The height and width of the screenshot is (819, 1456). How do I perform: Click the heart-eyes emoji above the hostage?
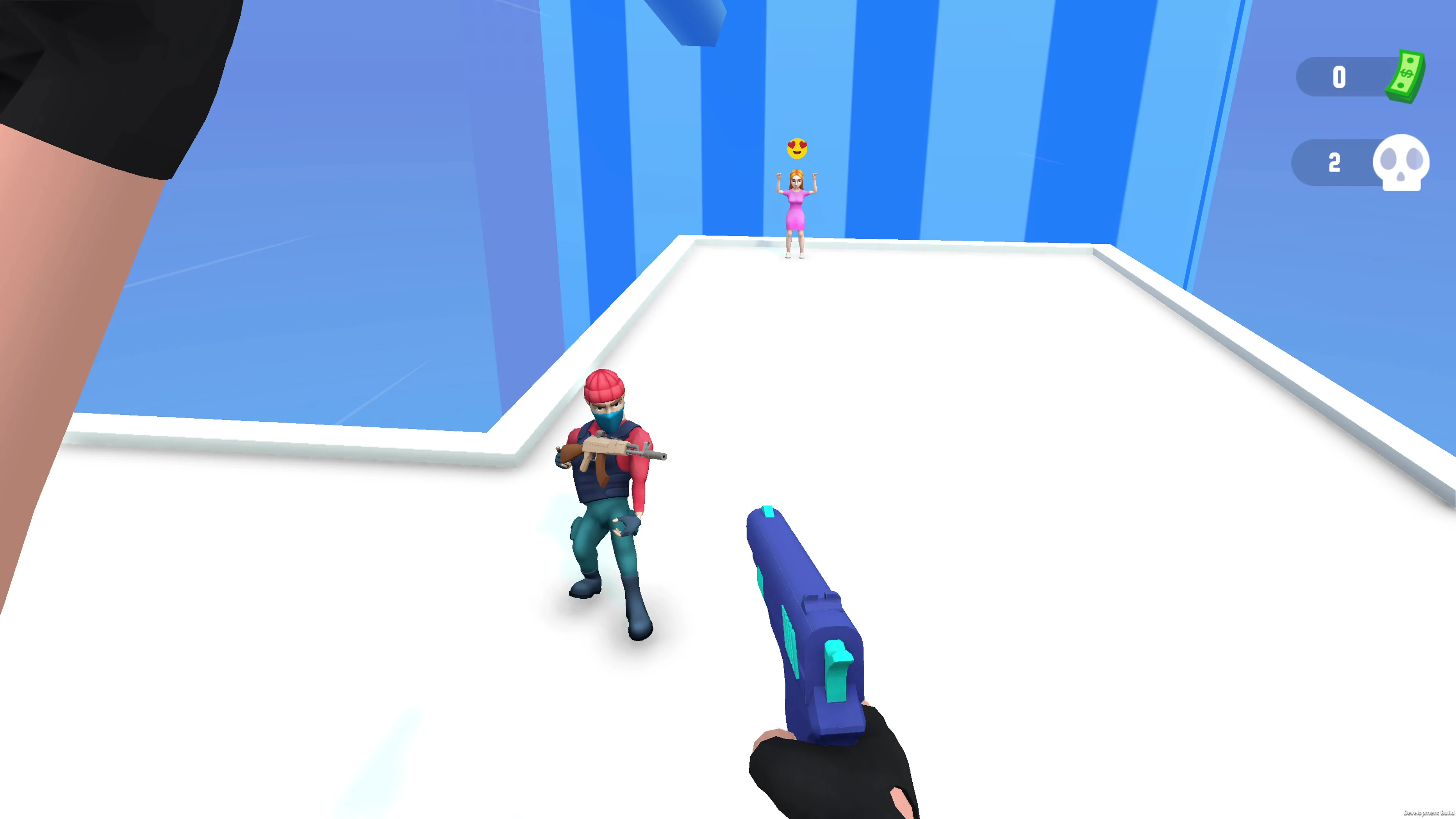click(798, 148)
